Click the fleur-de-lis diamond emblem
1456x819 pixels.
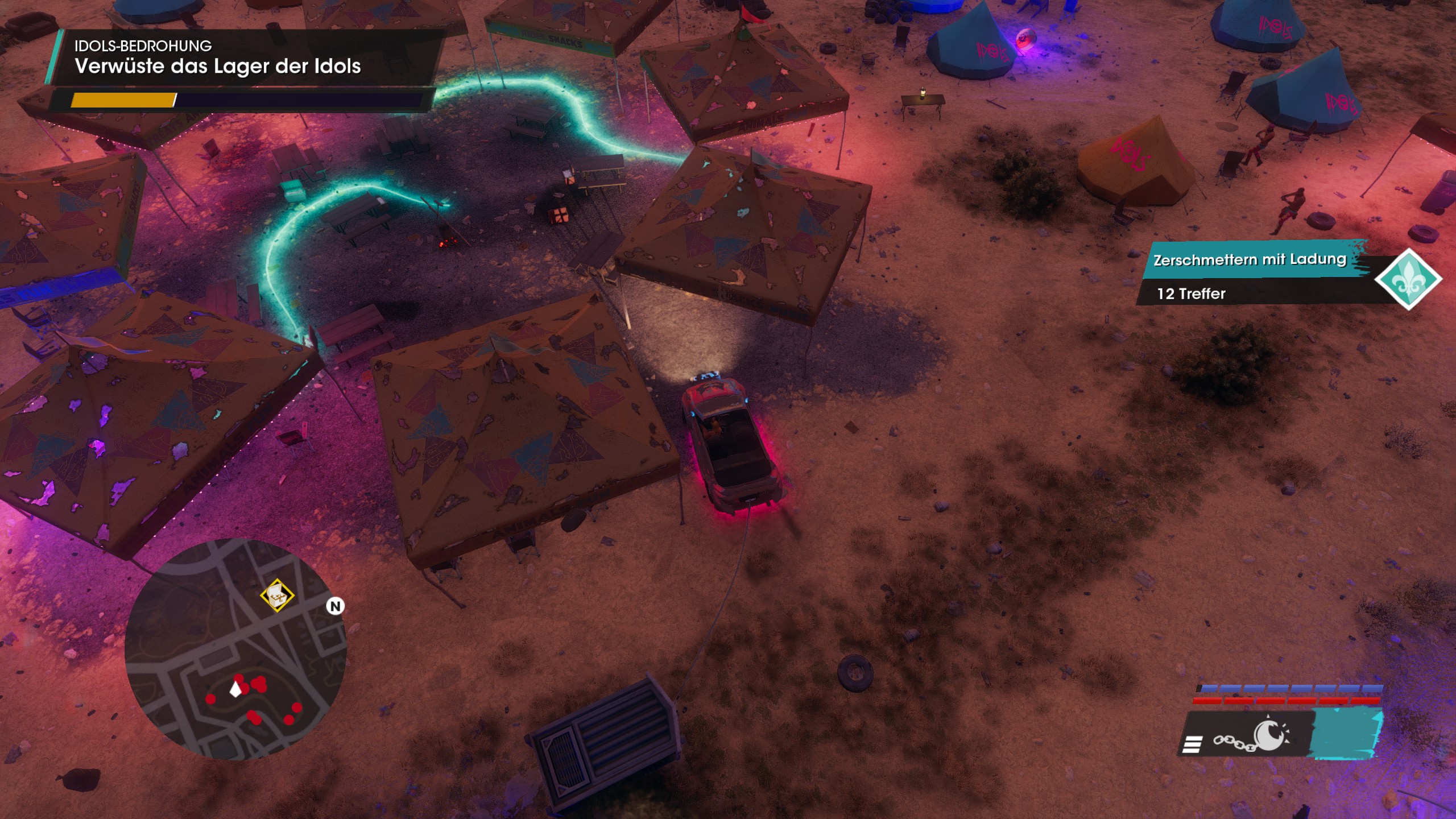1408,279
